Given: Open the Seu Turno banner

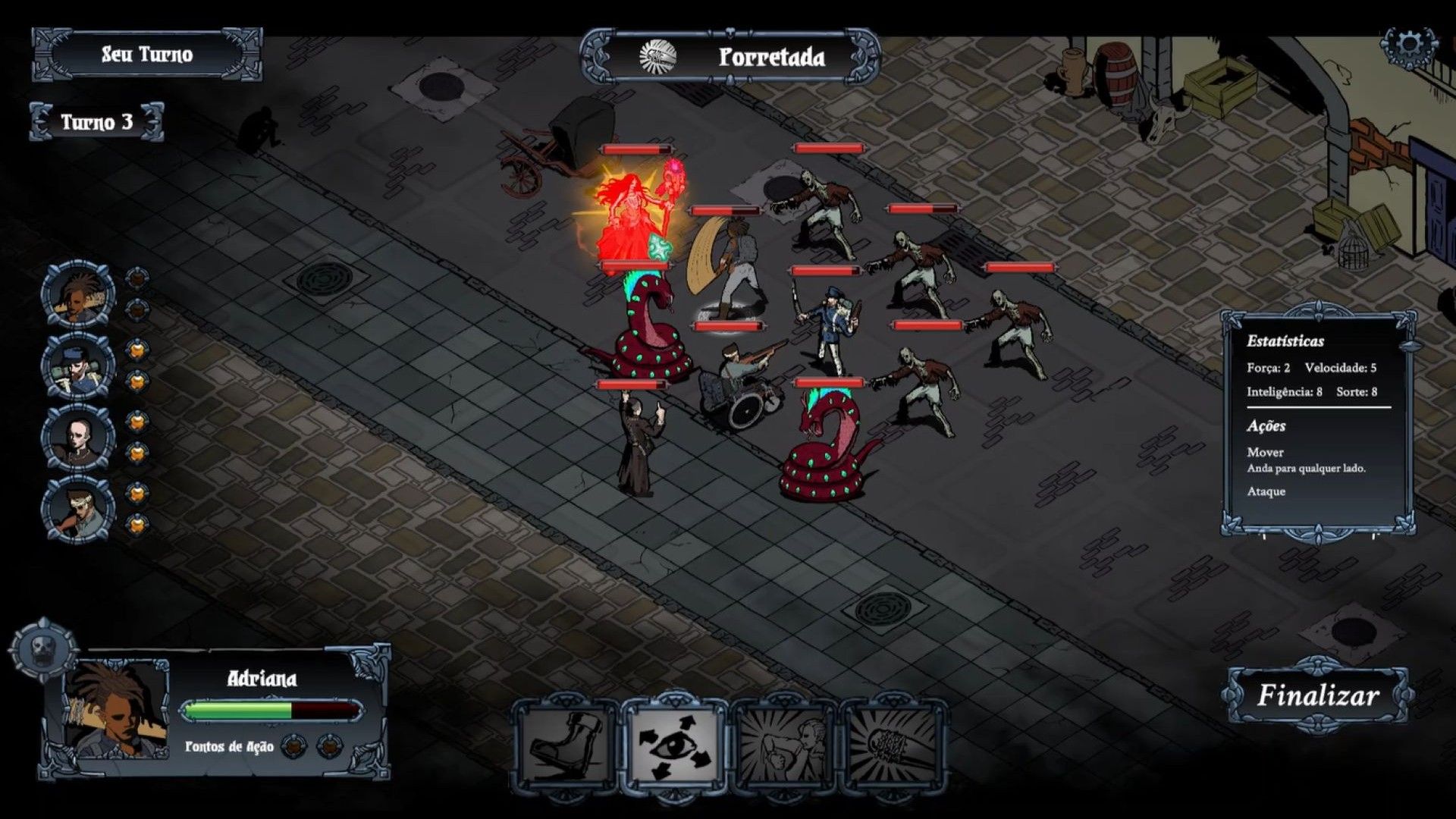Looking at the screenshot, I should click(149, 55).
